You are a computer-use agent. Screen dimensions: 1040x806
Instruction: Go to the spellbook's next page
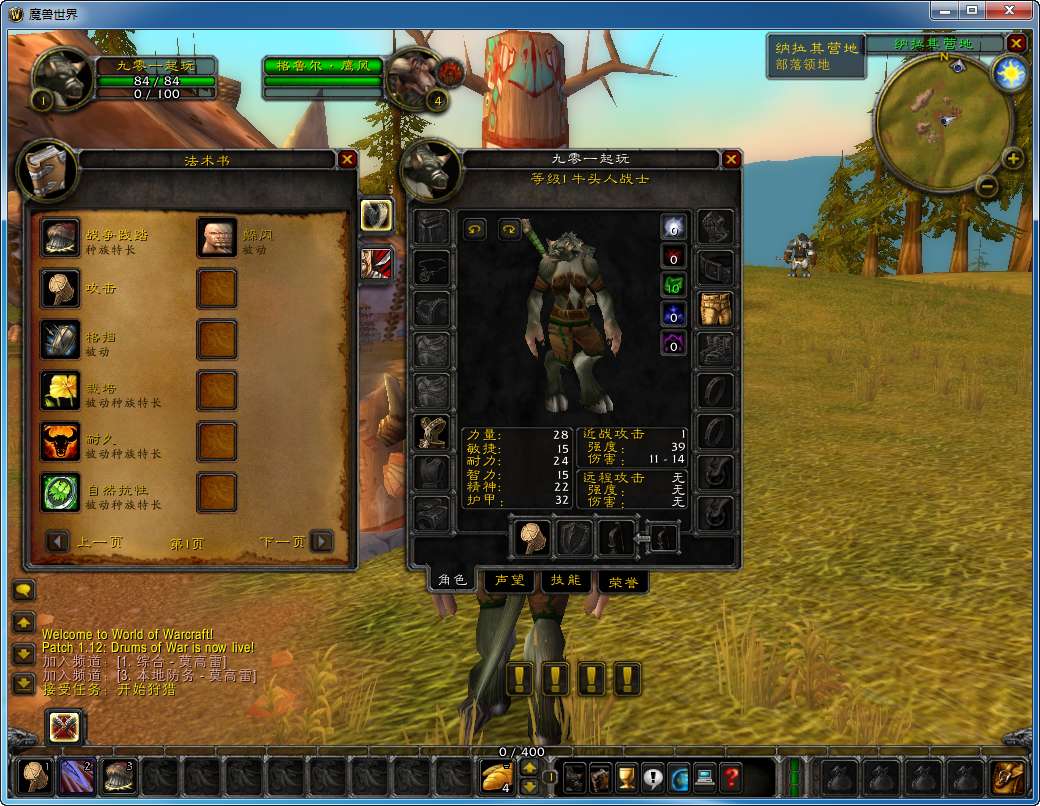point(321,541)
